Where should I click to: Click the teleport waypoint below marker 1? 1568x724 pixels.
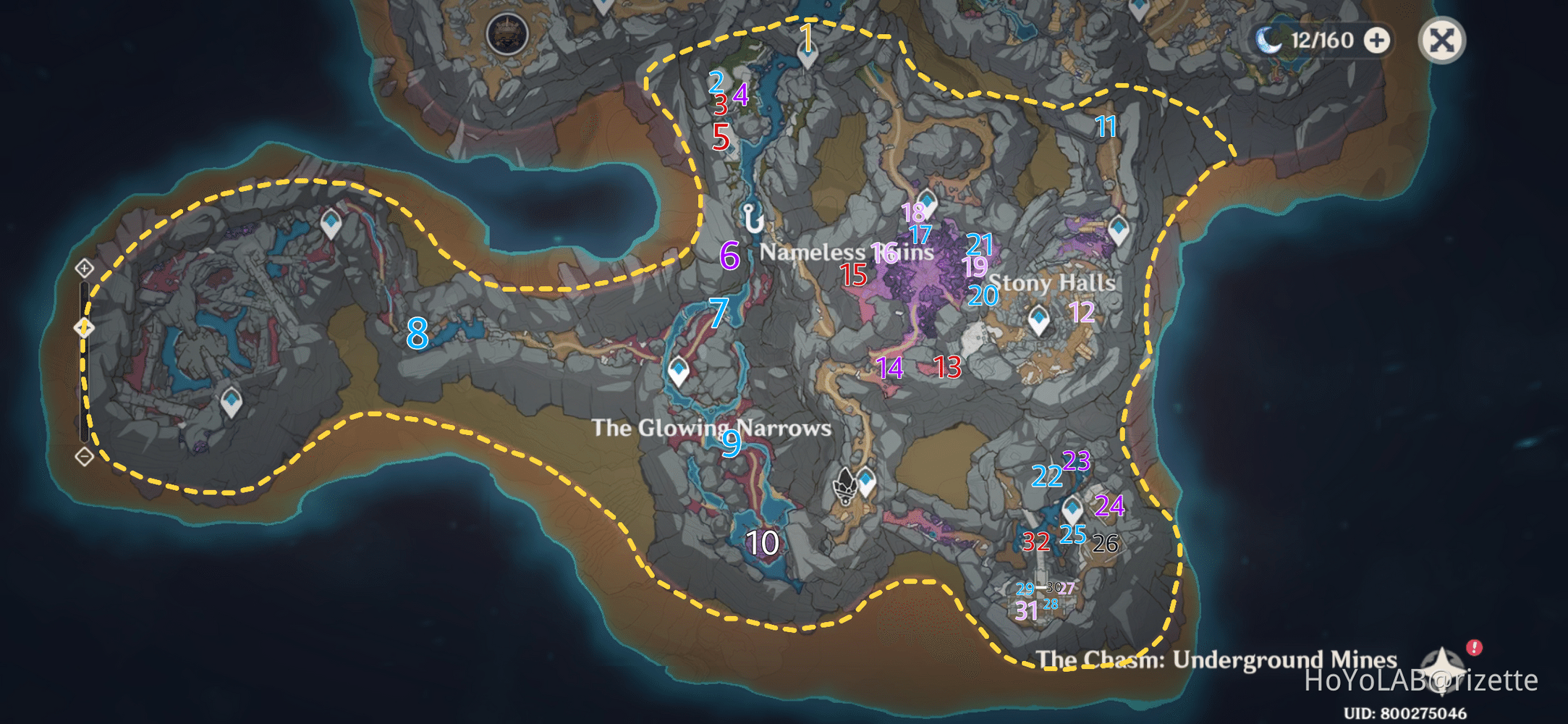805,56
